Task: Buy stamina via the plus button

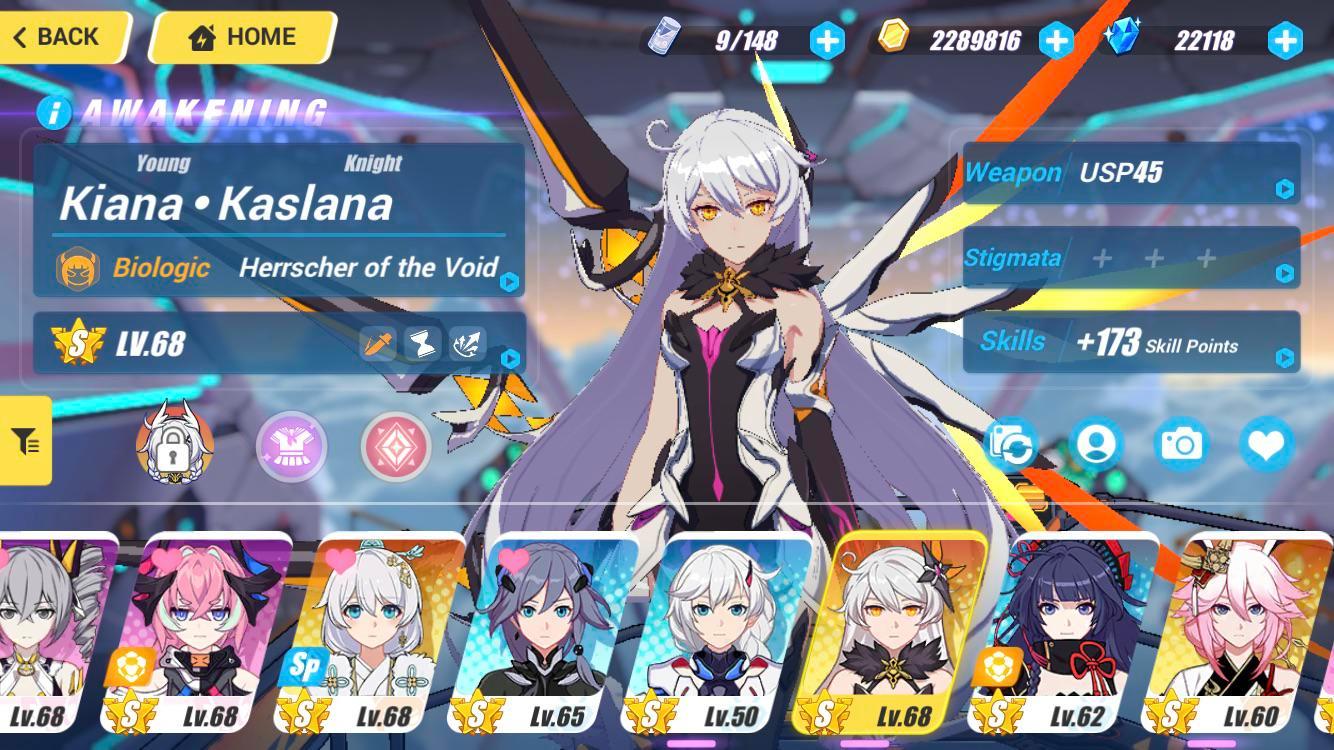Action: click(825, 42)
